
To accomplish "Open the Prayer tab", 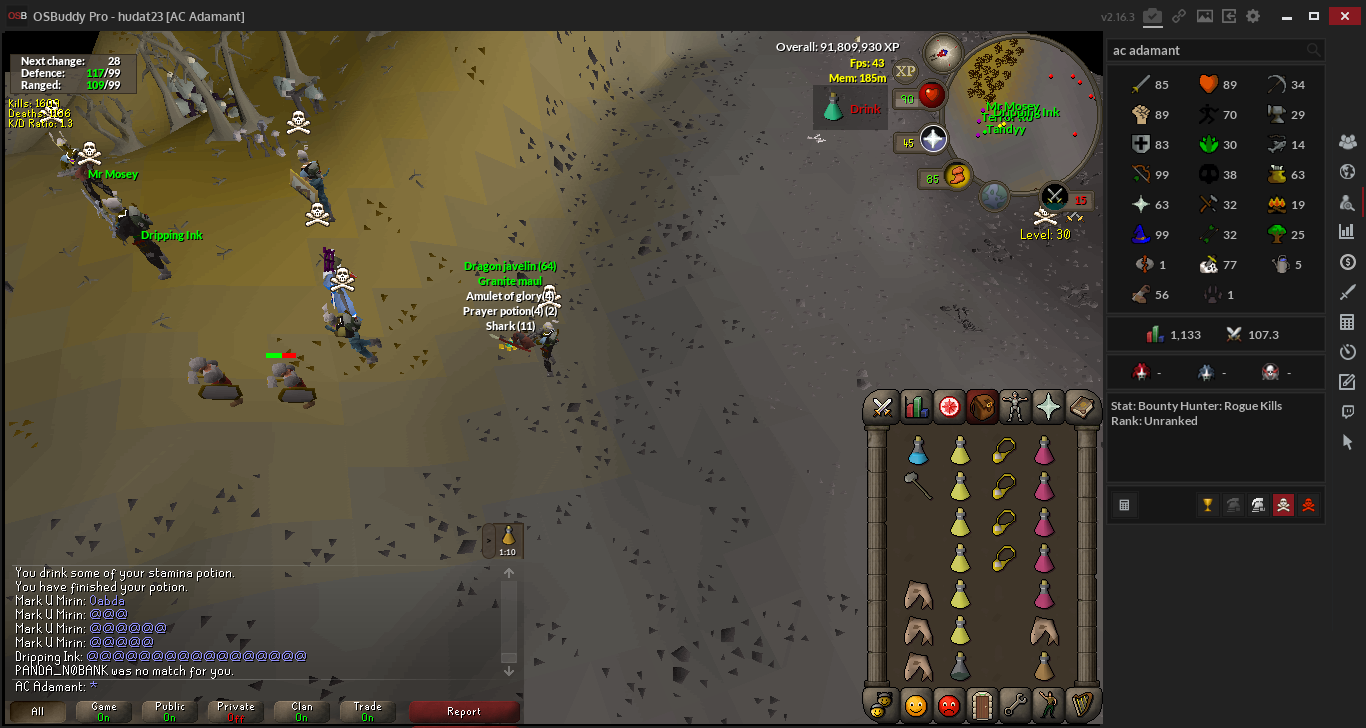I will [x=1048, y=406].
